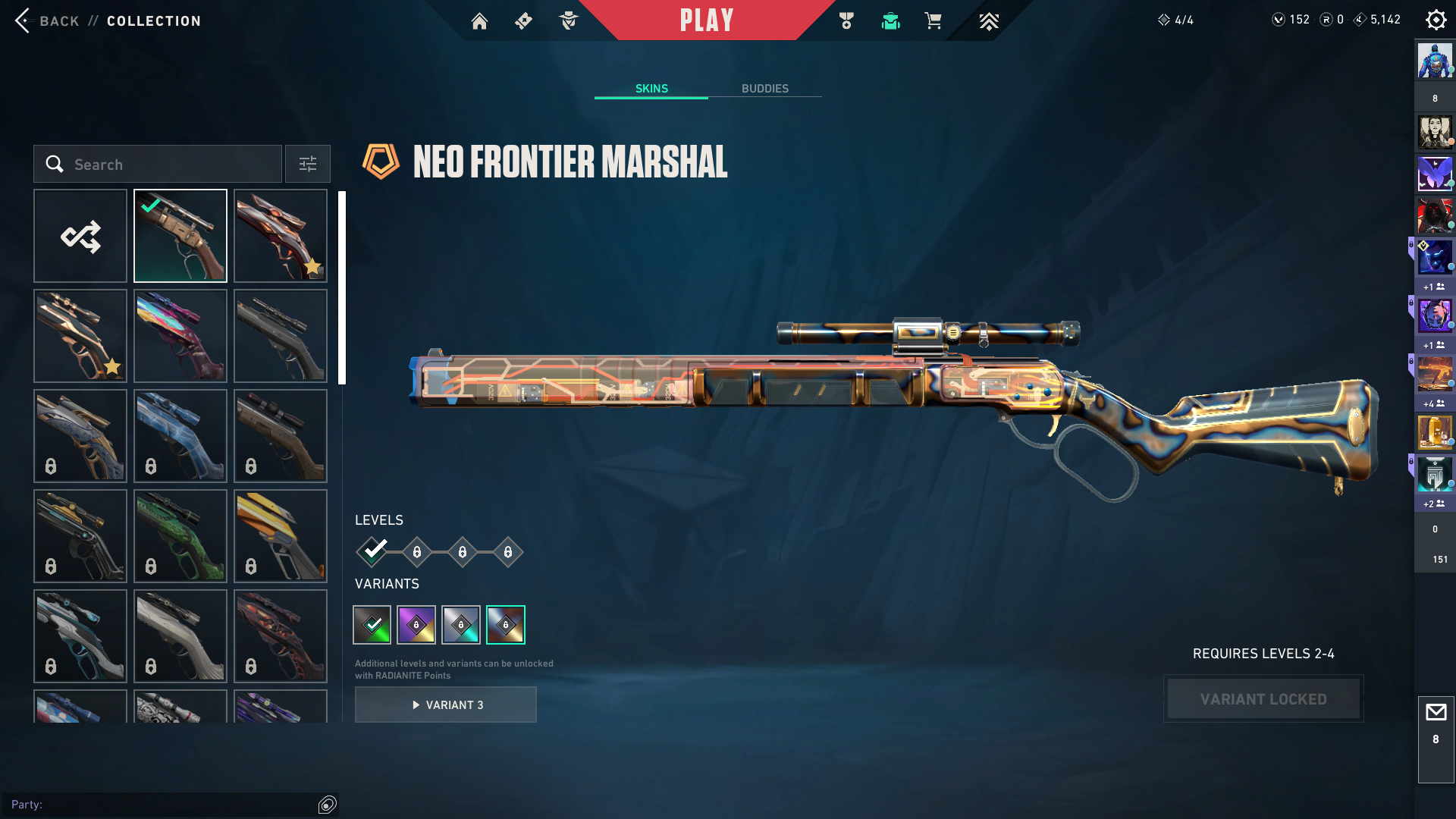The image size is (1456, 819).
Task: Select the locked green Marshal skin
Action: [180, 536]
